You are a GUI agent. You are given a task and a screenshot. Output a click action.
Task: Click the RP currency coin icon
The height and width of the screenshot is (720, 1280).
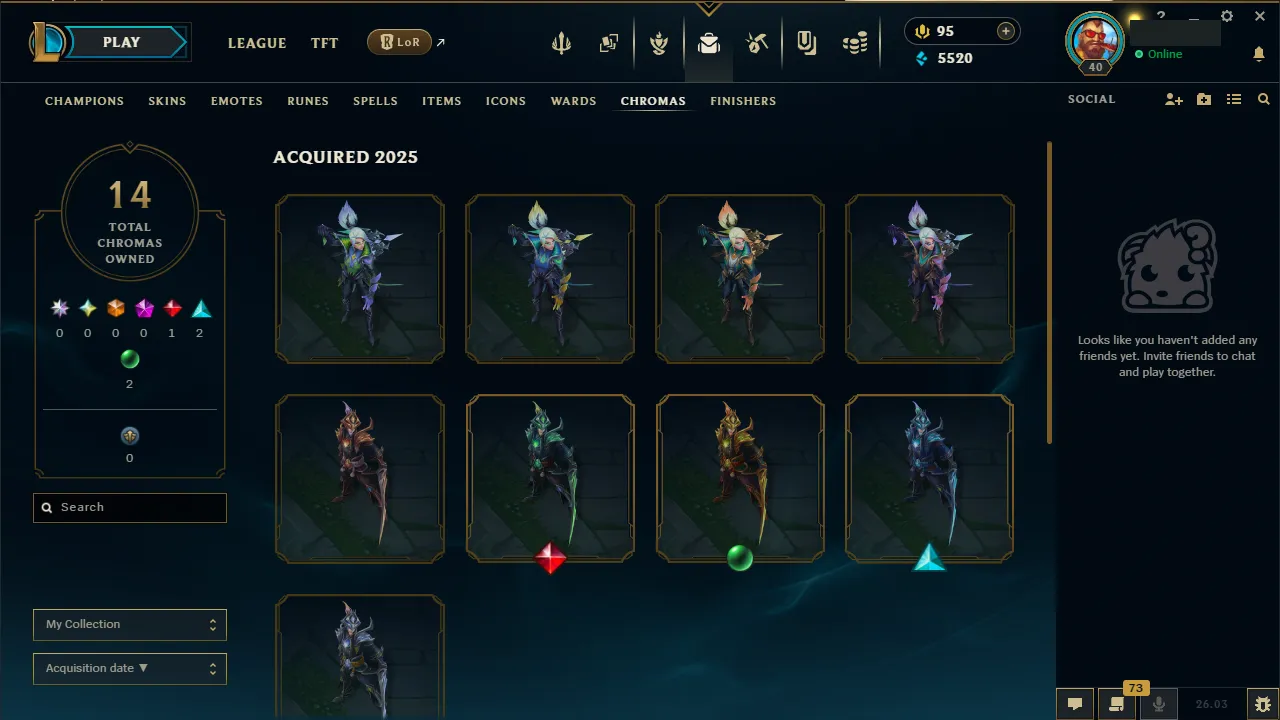click(x=921, y=31)
